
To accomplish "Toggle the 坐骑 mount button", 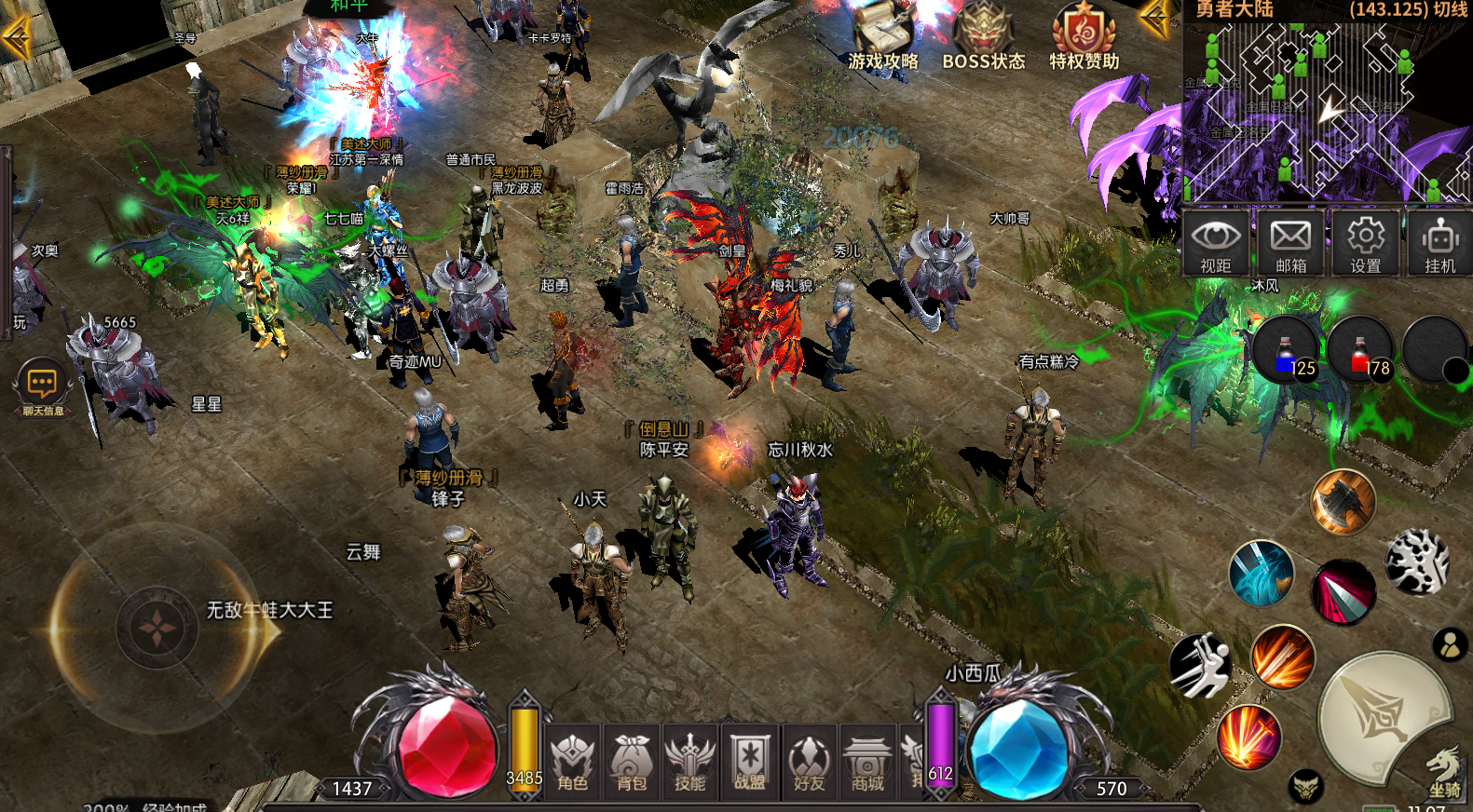I will pyautogui.click(x=1445, y=771).
